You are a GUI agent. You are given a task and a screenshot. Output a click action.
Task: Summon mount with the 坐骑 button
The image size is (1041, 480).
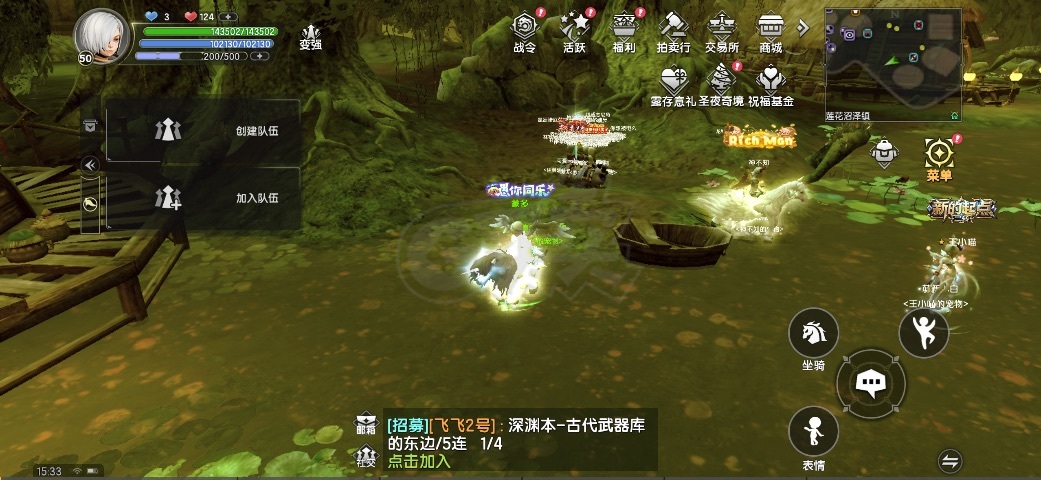click(813, 334)
